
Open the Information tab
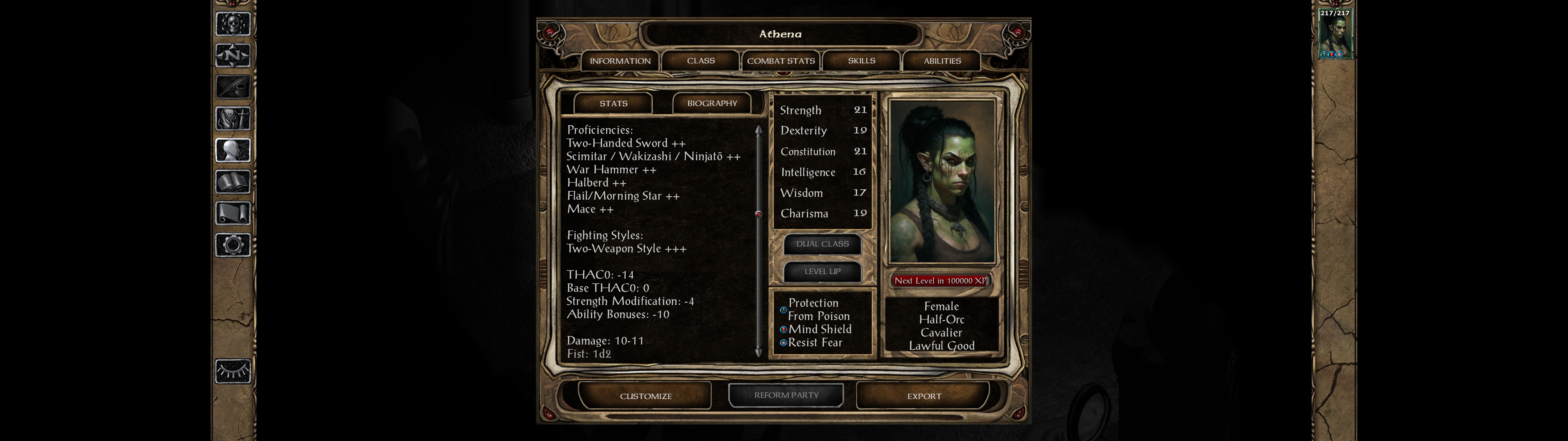620,61
